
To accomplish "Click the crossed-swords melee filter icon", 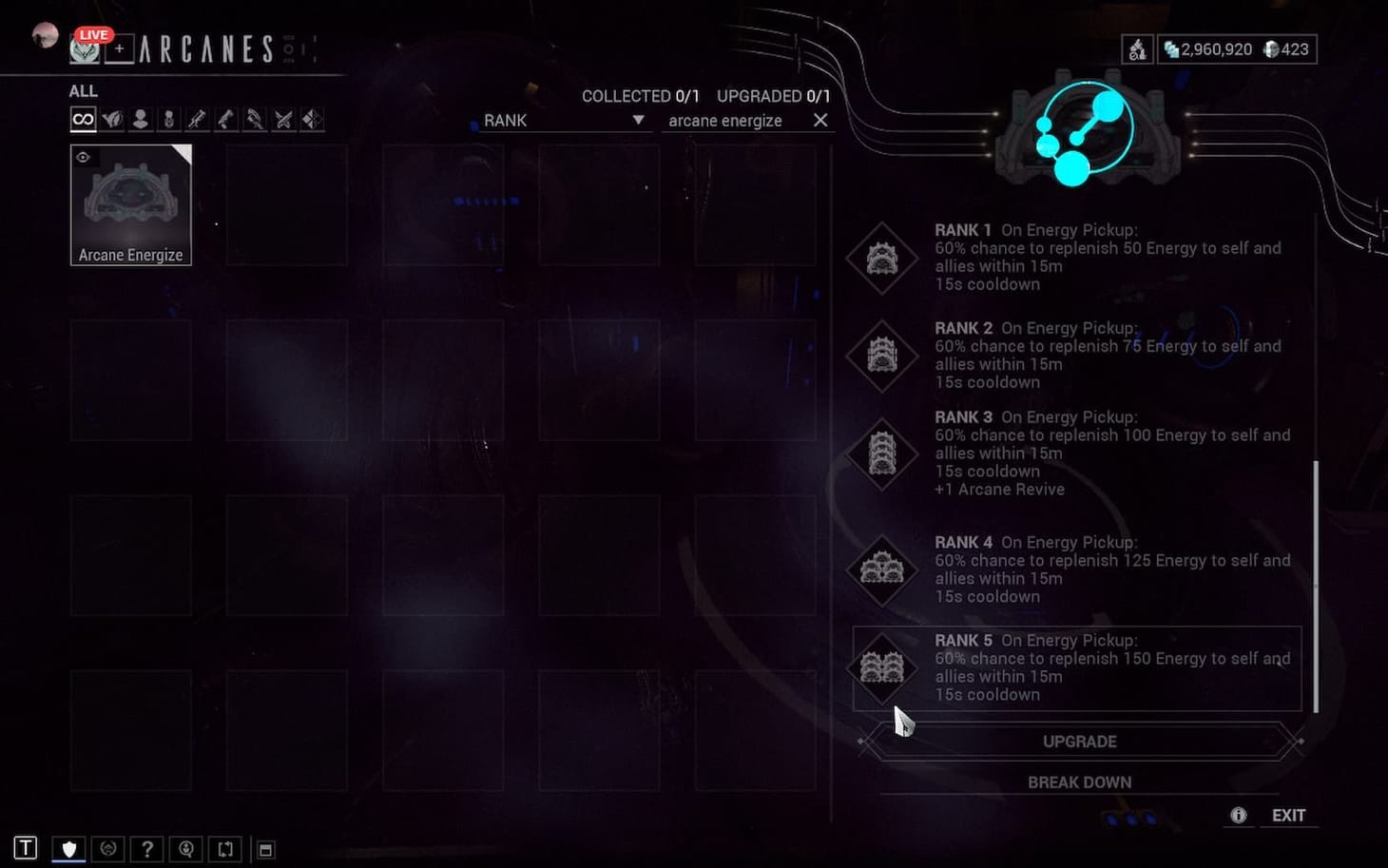I will (x=283, y=118).
